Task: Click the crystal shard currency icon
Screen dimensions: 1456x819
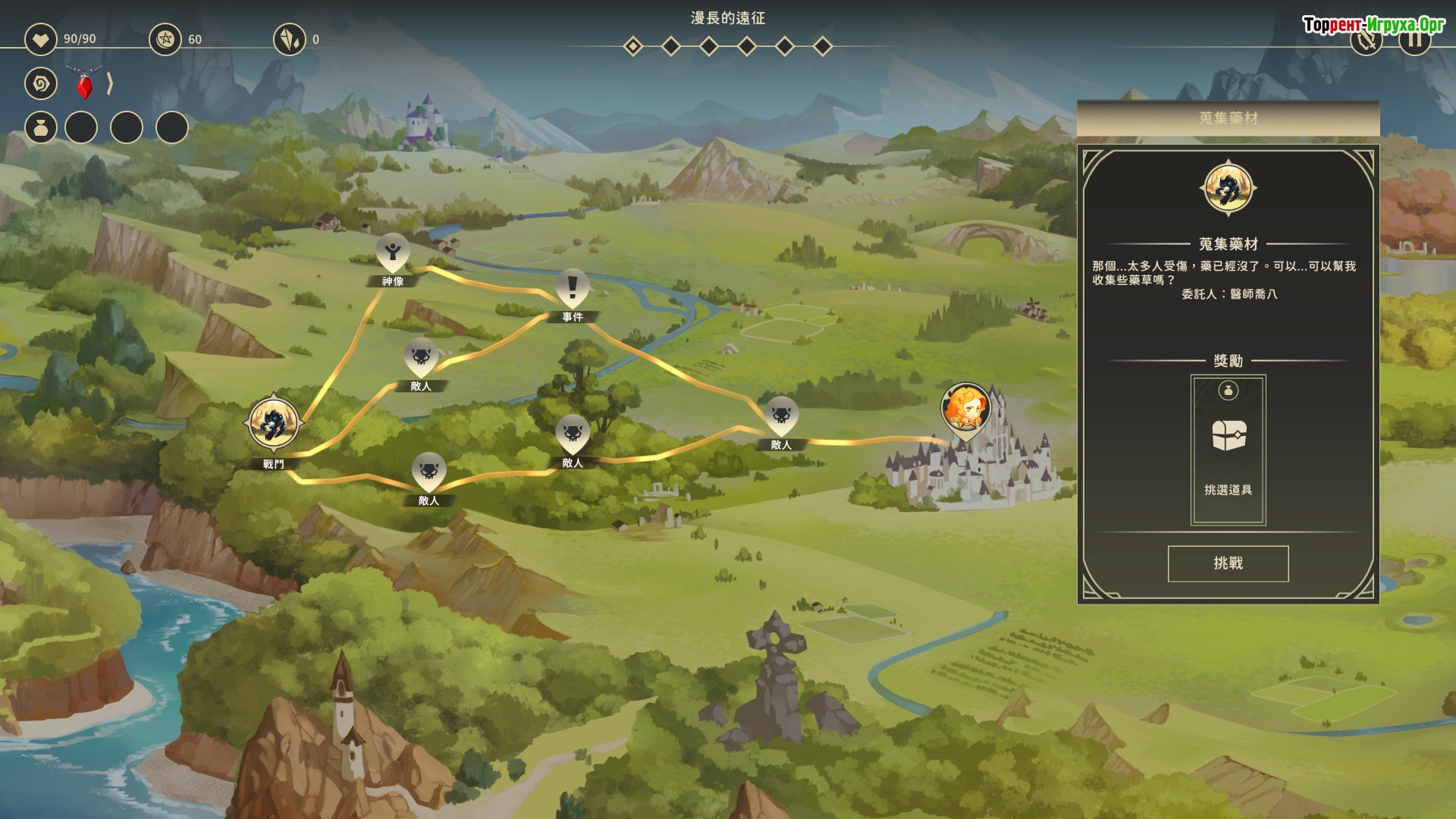Action: (289, 39)
